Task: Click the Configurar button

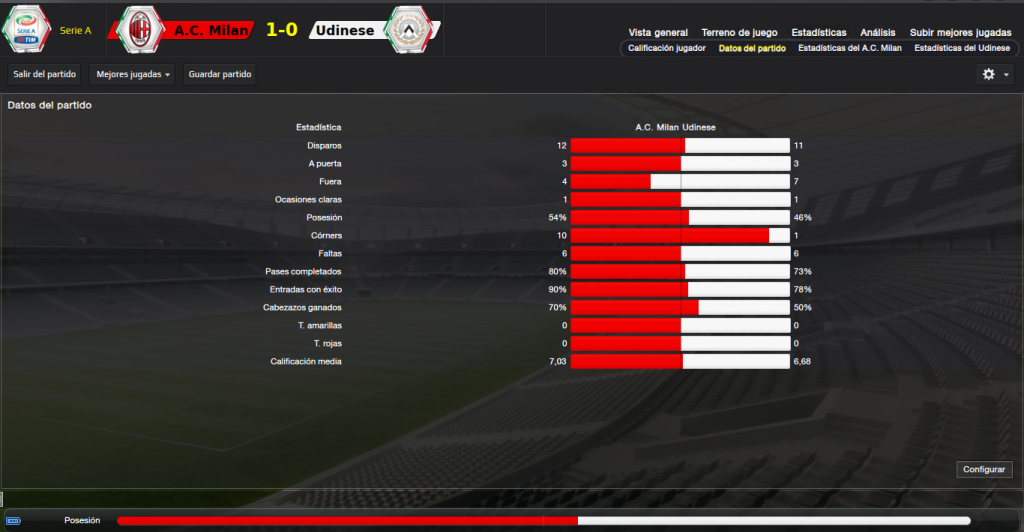Action: click(986, 469)
